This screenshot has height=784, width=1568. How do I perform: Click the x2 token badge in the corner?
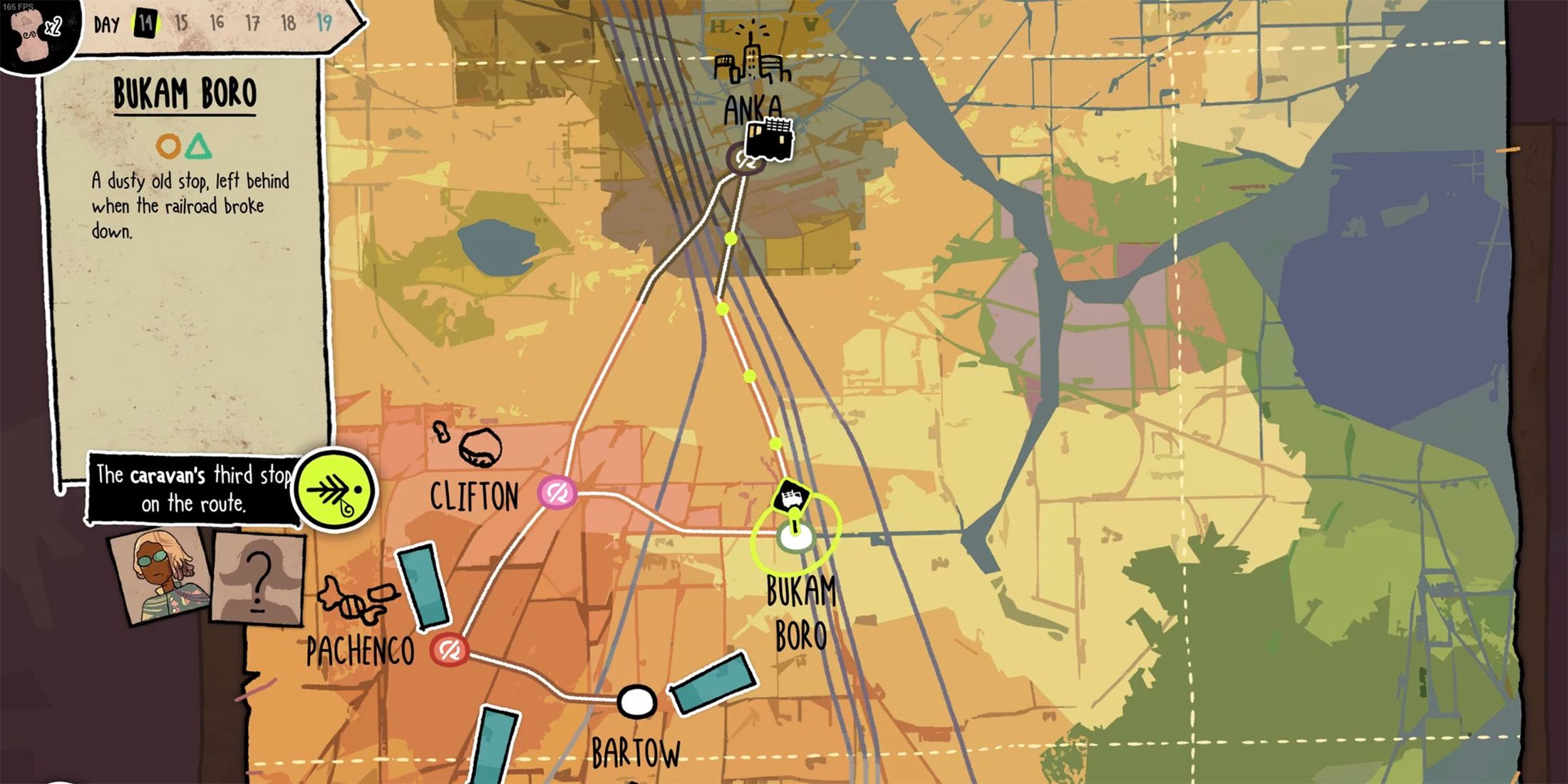tap(39, 29)
